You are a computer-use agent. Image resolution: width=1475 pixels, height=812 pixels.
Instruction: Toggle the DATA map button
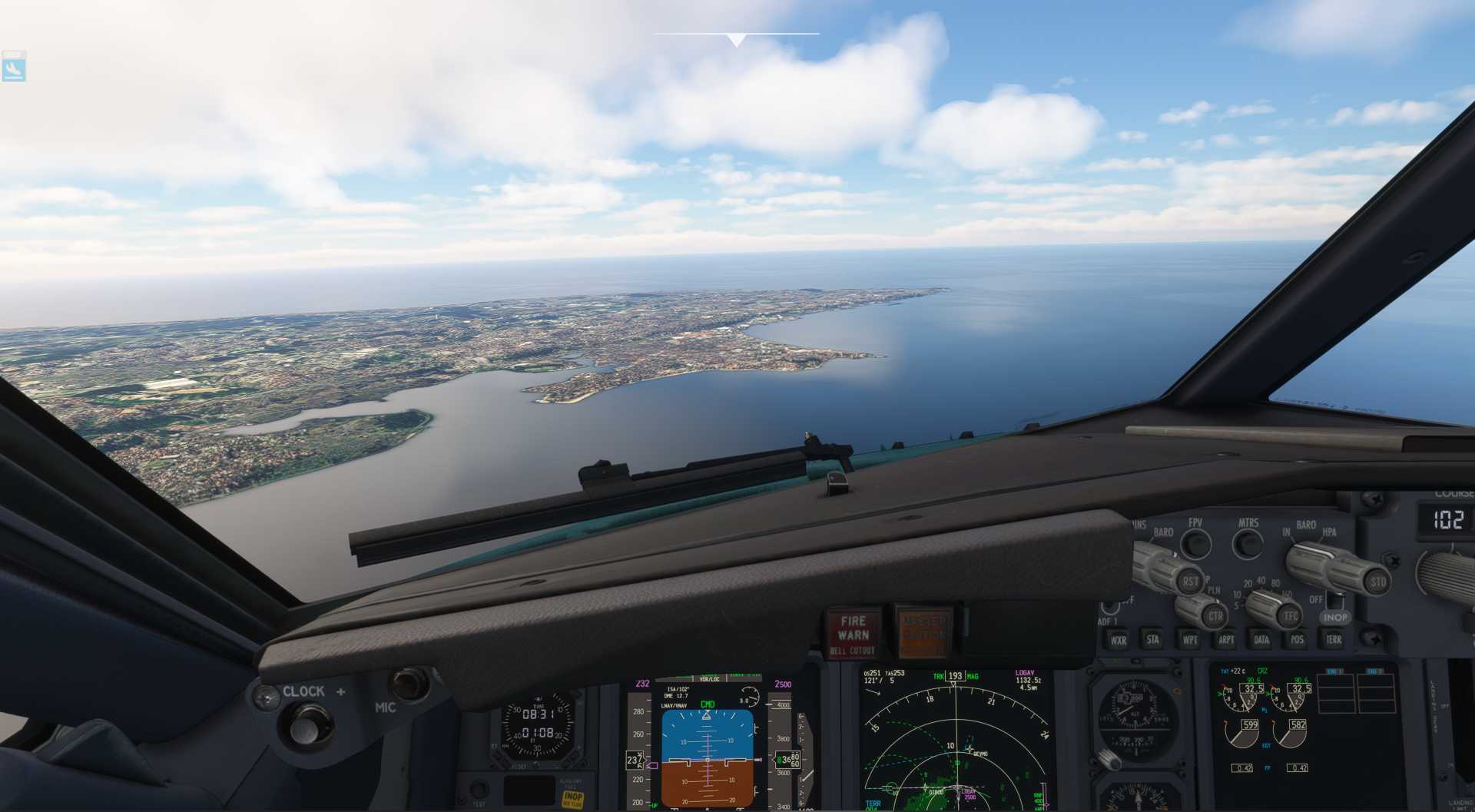[1261, 639]
